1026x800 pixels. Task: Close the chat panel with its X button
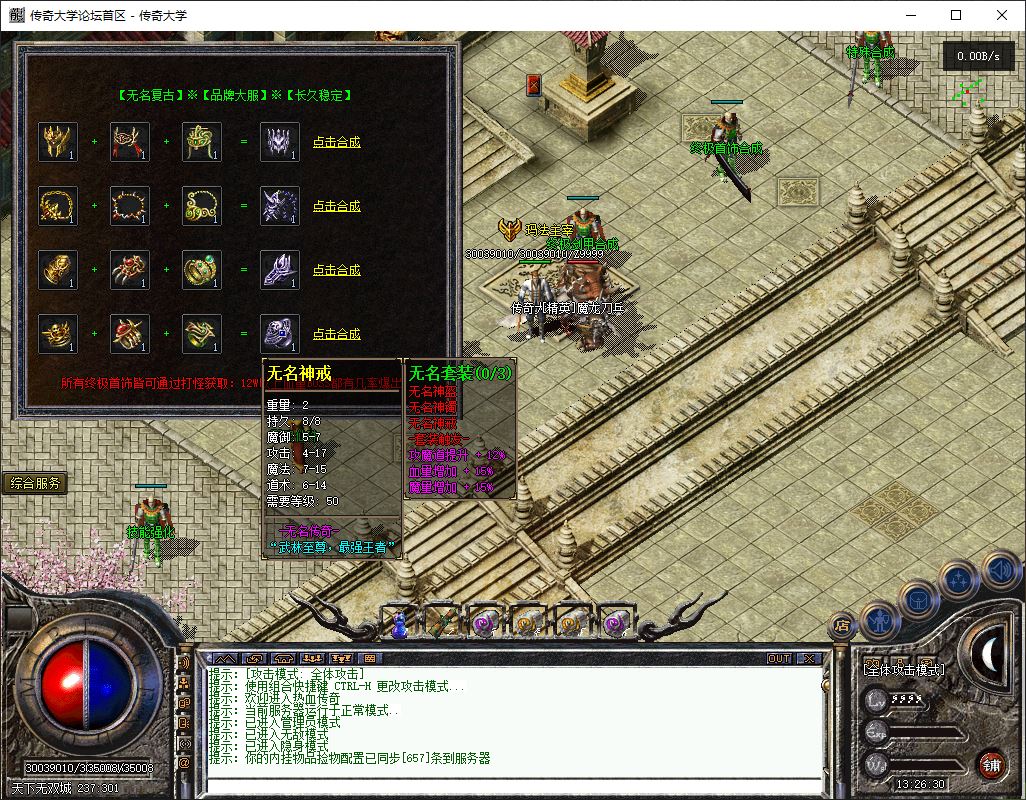click(x=809, y=659)
